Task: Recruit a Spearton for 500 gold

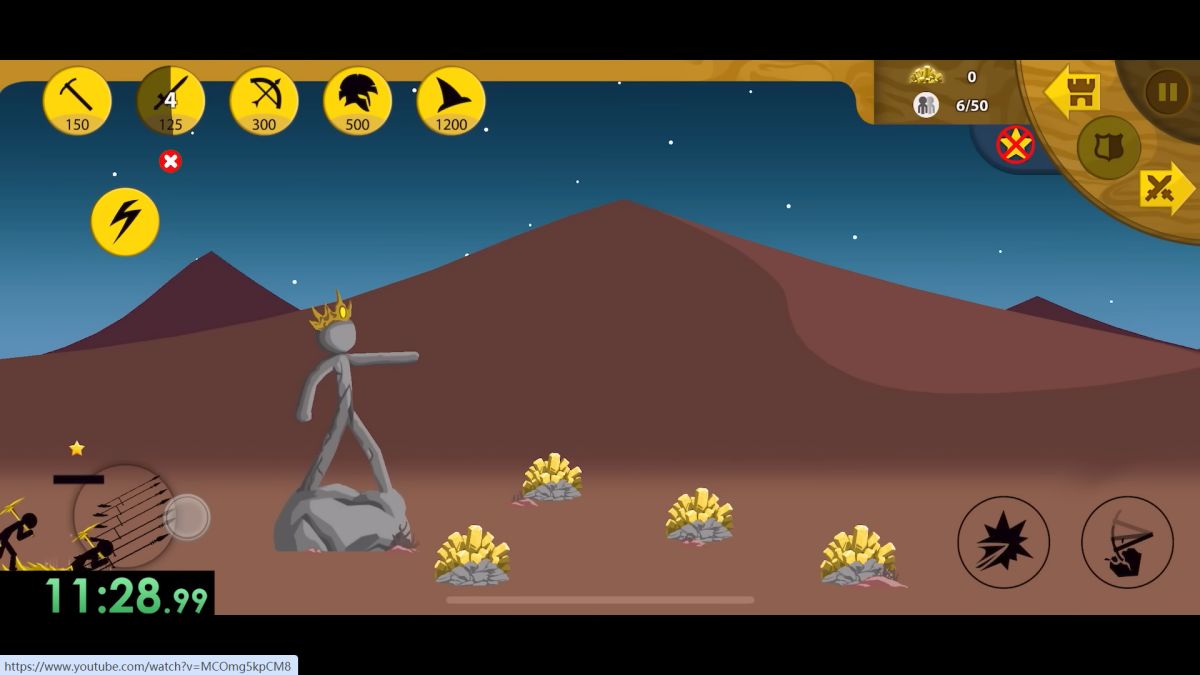Action: coord(357,100)
